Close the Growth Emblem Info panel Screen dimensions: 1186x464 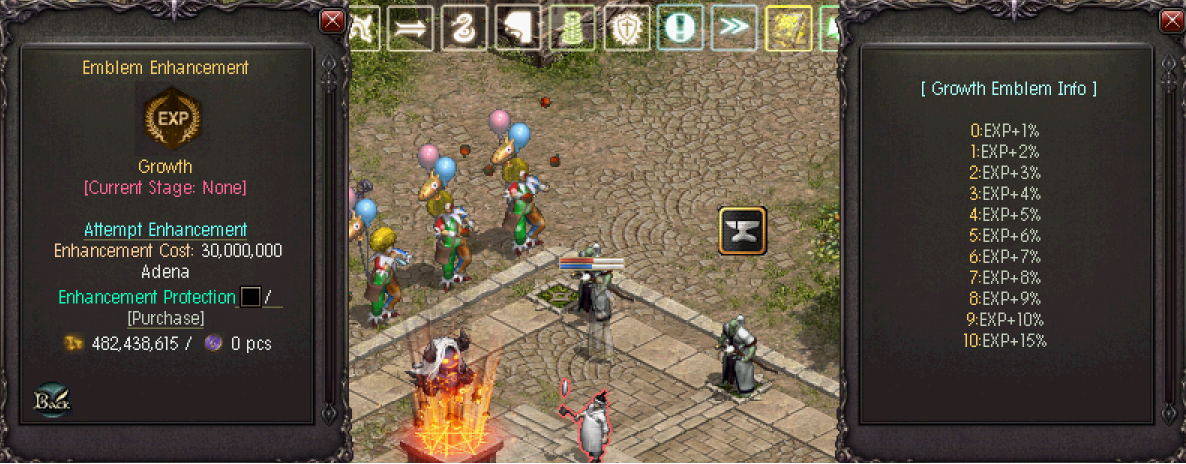click(x=1169, y=21)
